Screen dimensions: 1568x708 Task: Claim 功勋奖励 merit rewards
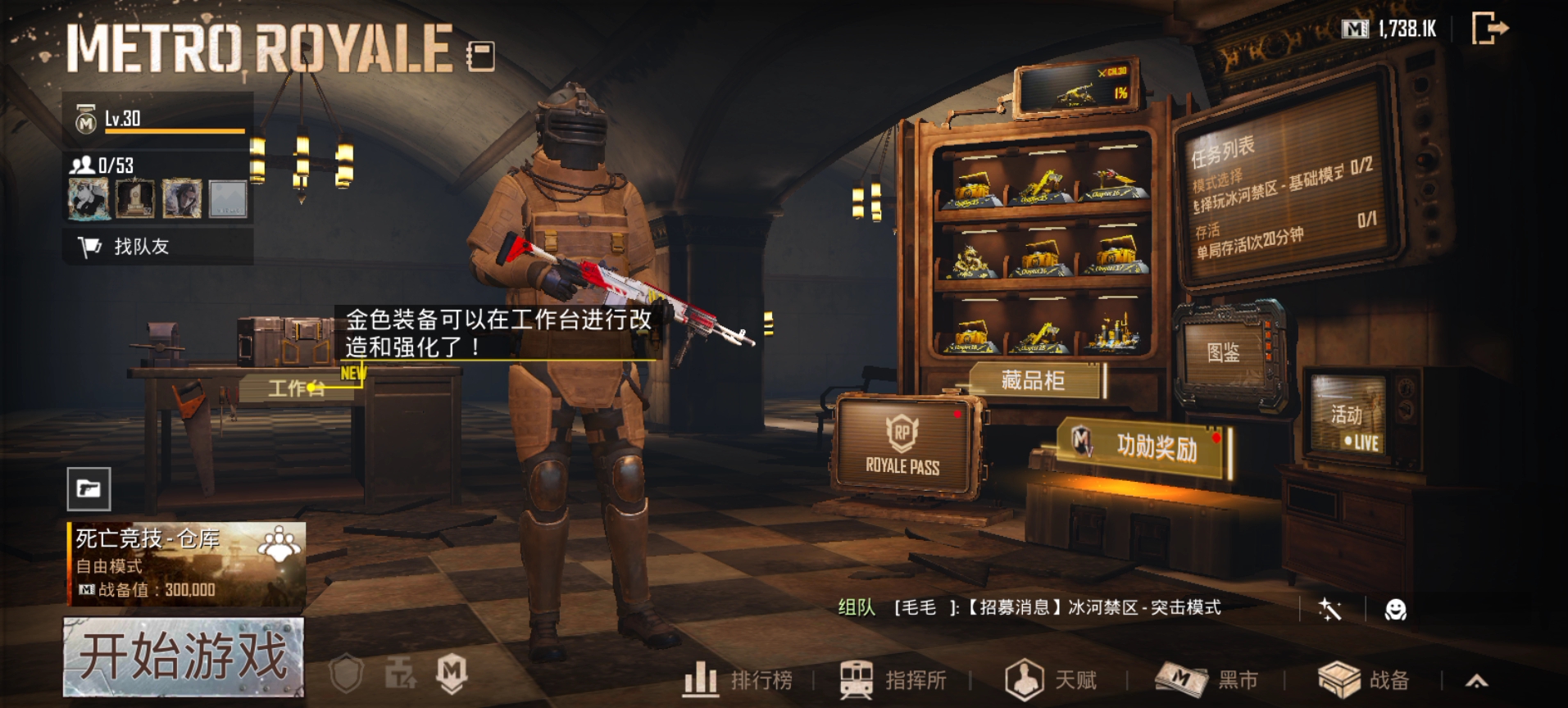pyautogui.click(x=1146, y=446)
